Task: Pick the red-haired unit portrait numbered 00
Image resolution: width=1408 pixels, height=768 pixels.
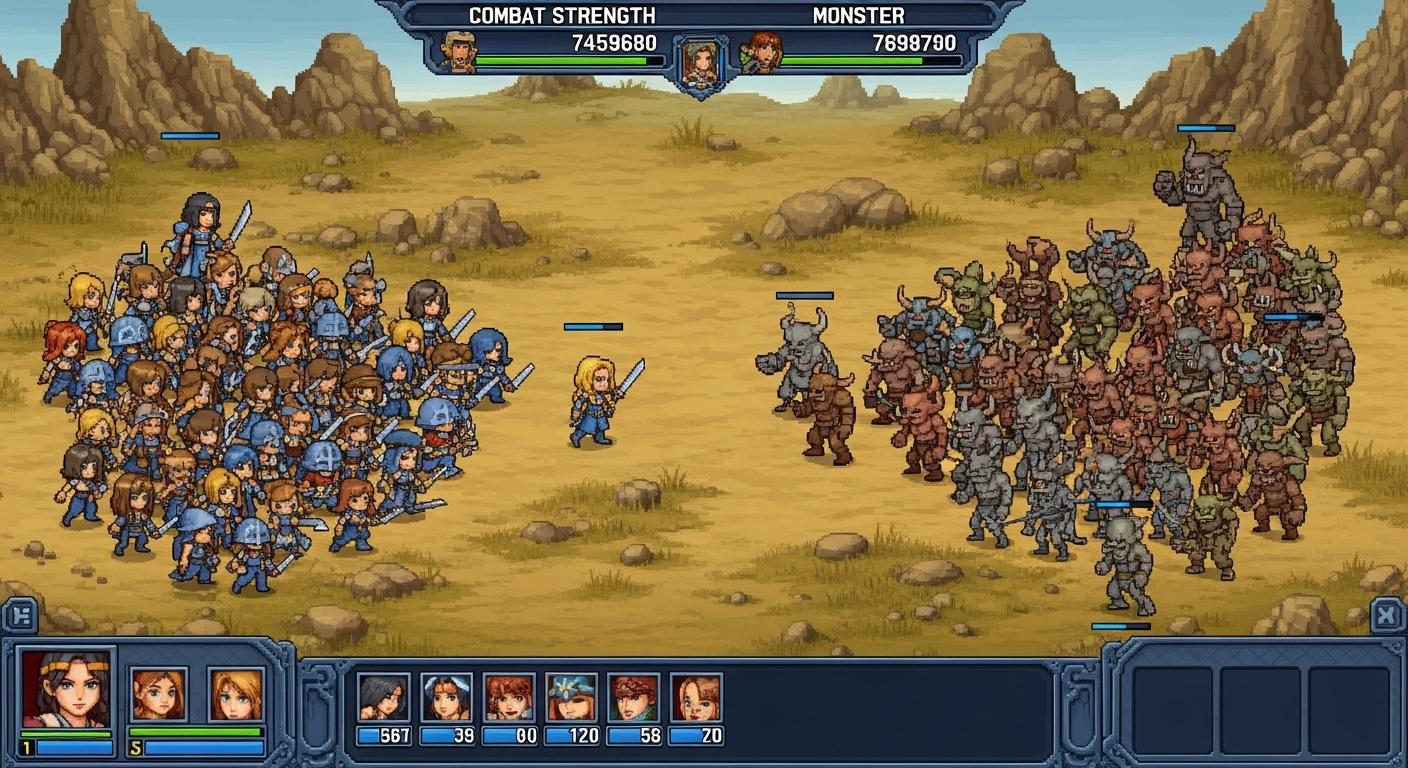Action: [x=508, y=698]
